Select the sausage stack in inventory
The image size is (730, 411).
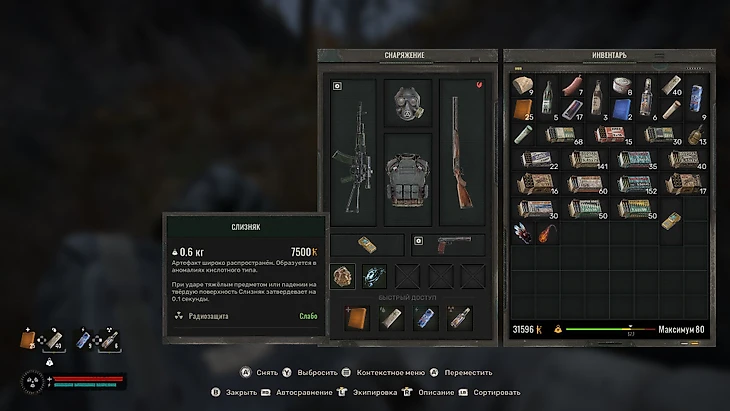(x=572, y=86)
